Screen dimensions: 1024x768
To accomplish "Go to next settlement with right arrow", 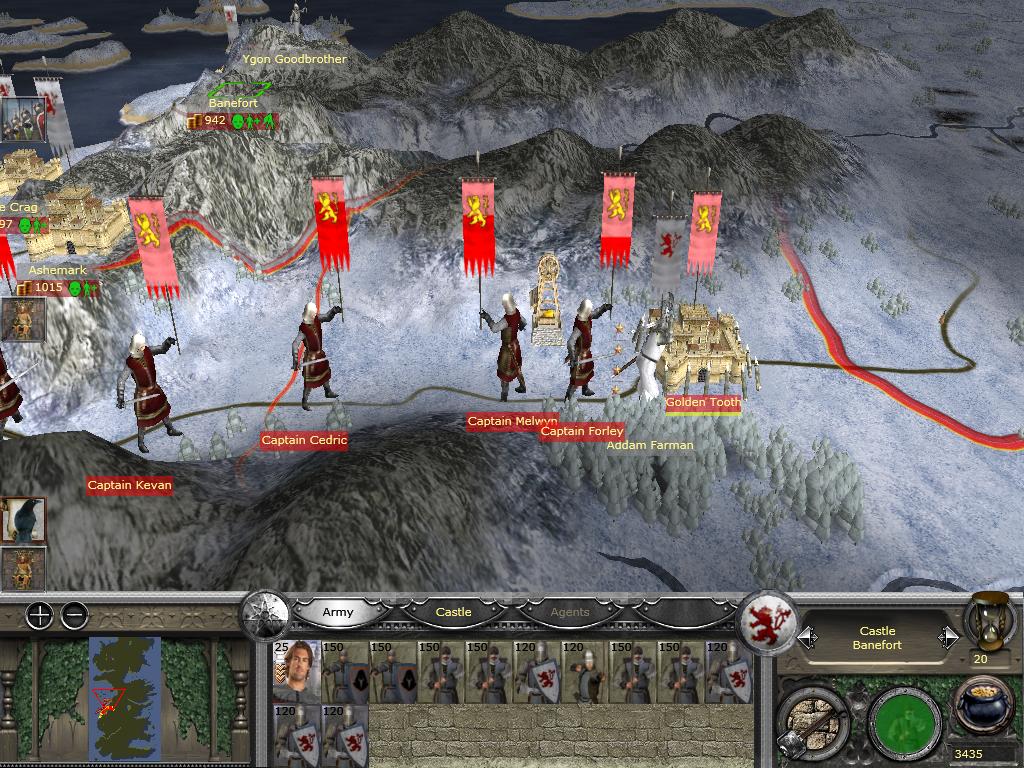I will click(947, 637).
